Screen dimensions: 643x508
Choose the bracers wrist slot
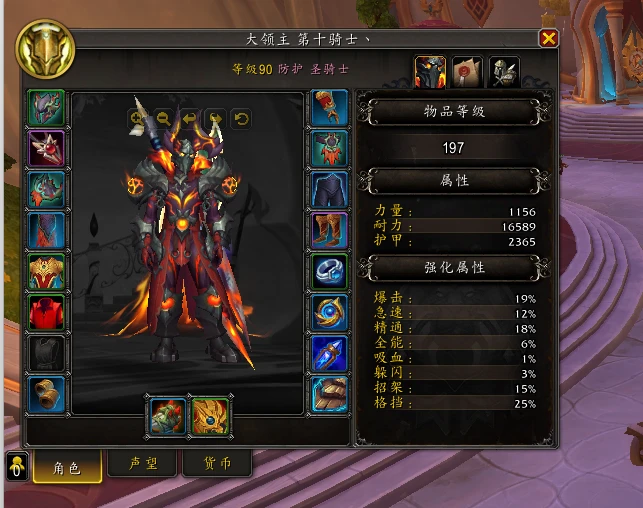pyautogui.click(x=46, y=394)
